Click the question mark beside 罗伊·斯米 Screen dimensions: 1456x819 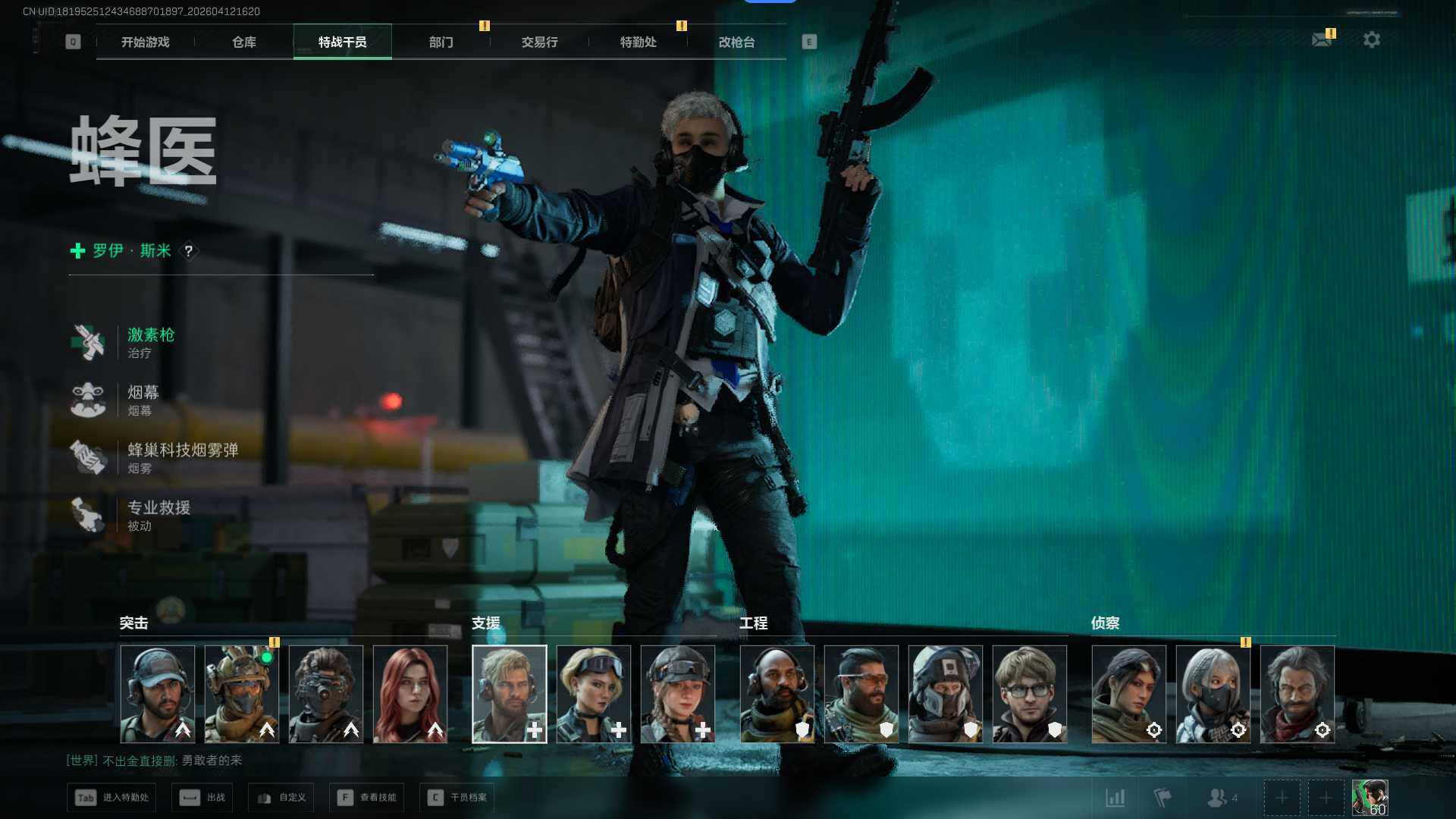[189, 251]
